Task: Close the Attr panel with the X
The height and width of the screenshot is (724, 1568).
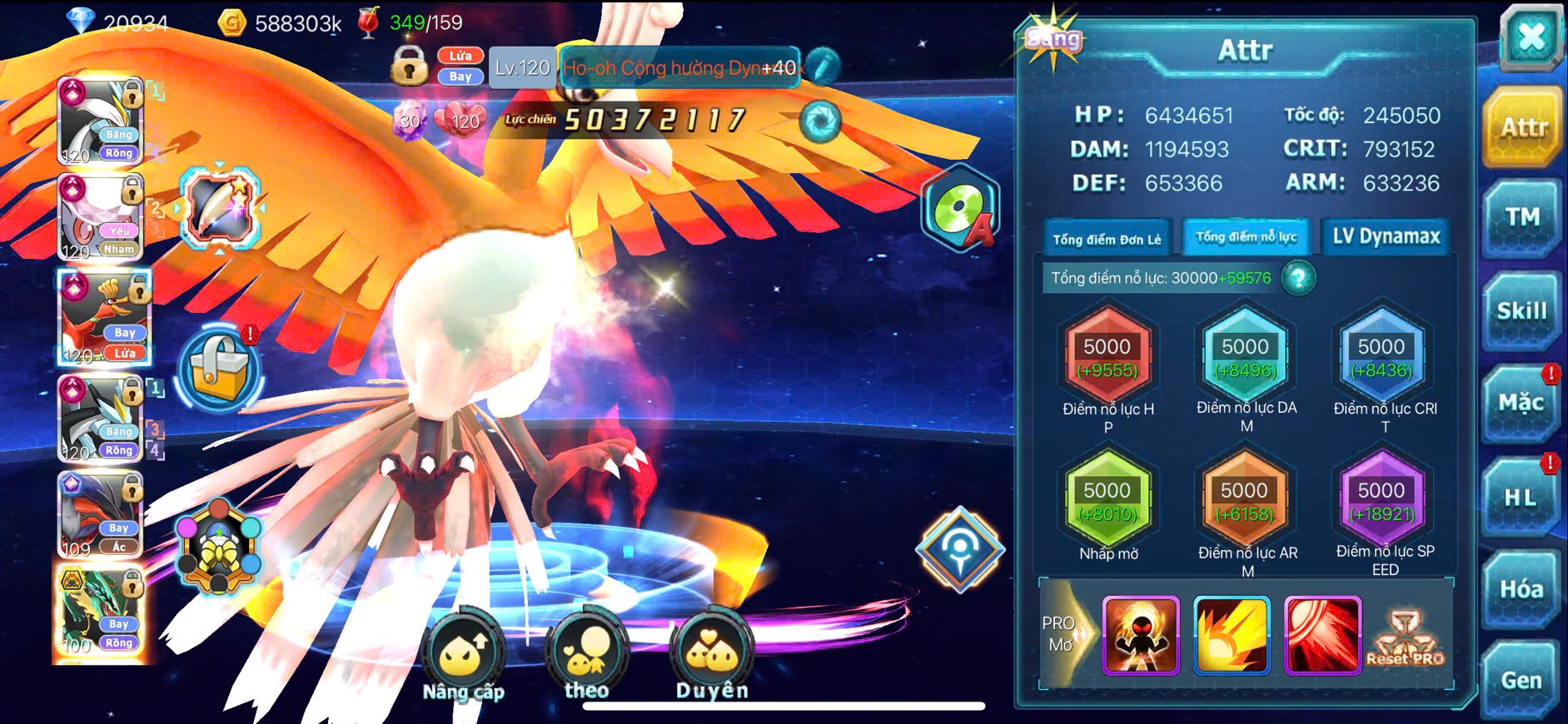Action: (x=1531, y=38)
